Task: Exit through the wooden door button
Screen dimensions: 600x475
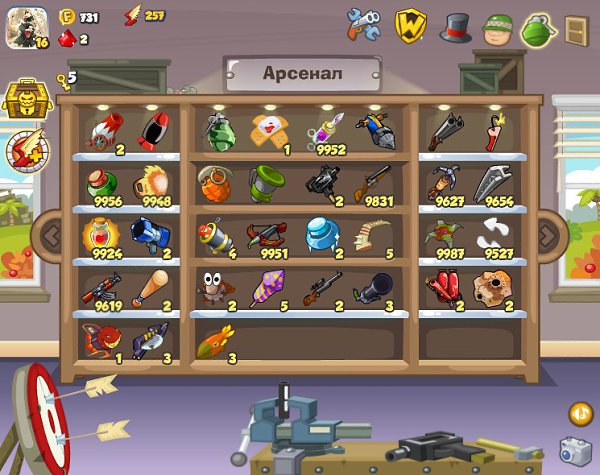Action: tap(576, 30)
